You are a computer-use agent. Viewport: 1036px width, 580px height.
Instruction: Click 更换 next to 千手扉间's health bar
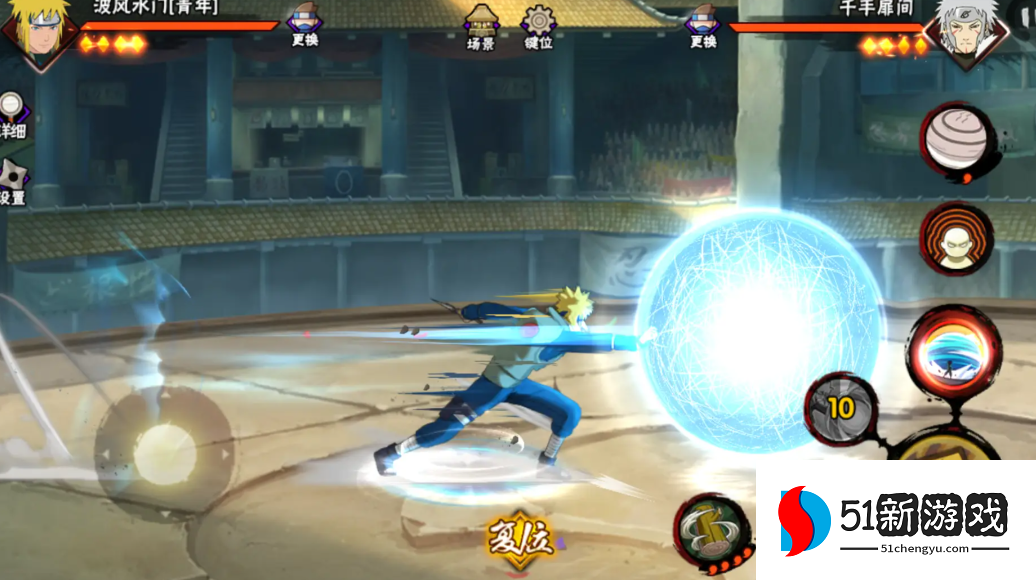tap(703, 27)
